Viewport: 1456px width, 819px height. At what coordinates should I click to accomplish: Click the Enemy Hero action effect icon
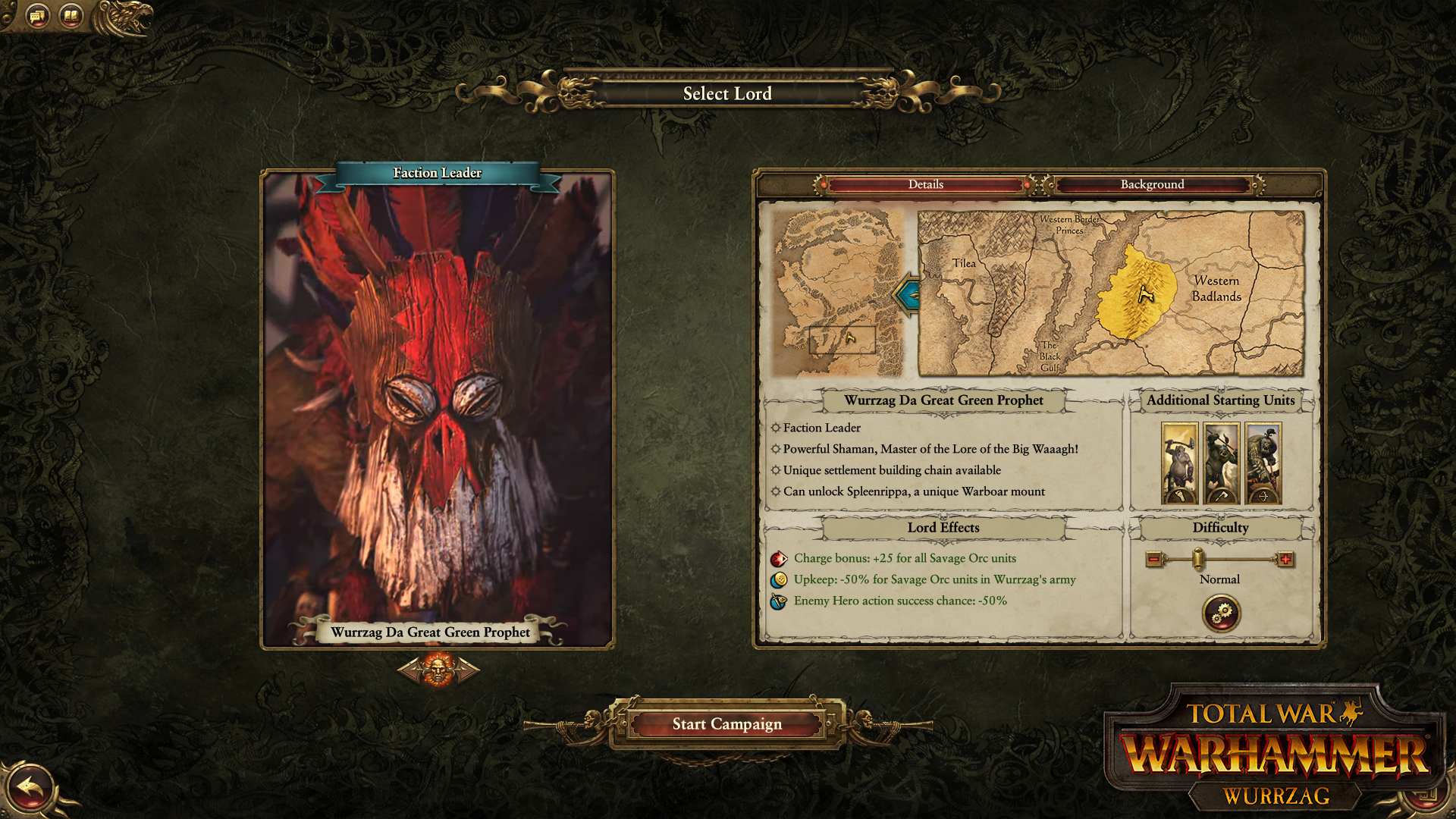click(x=780, y=601)
